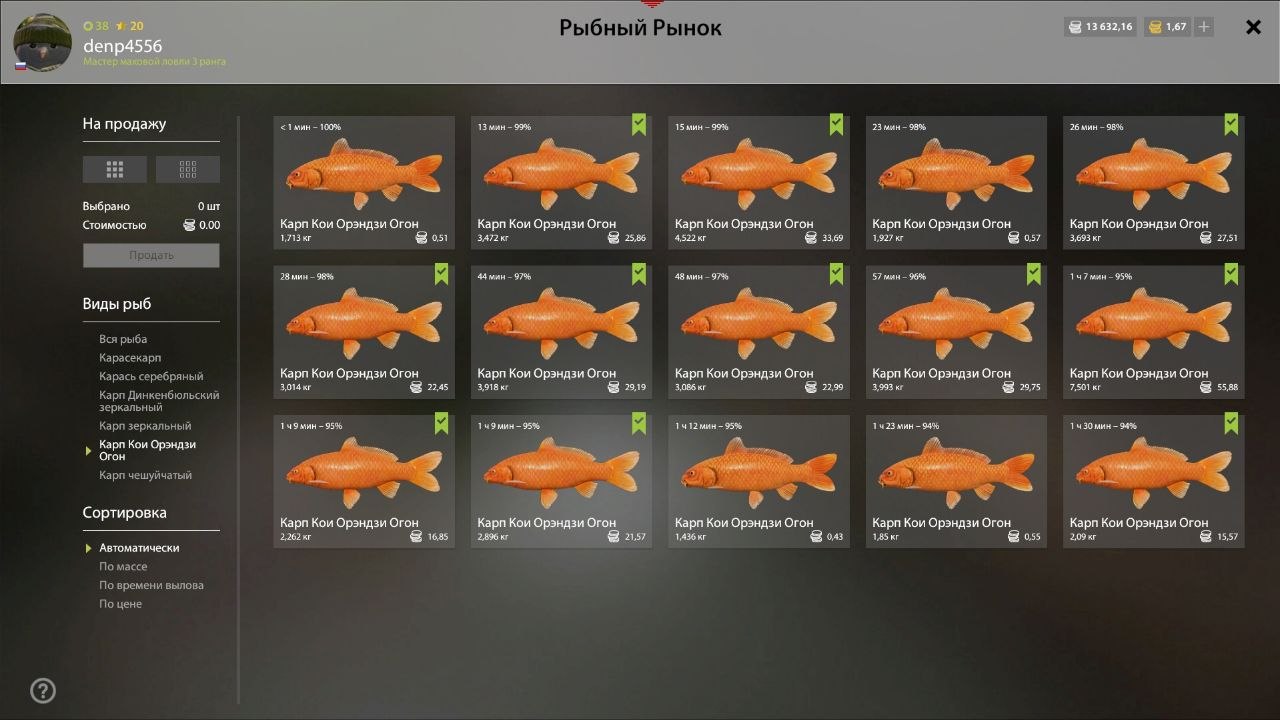The height and width of the screenshot is (720, 1280).
Task: Show all fish with Вся рыба filter
Action: [123, 339]
